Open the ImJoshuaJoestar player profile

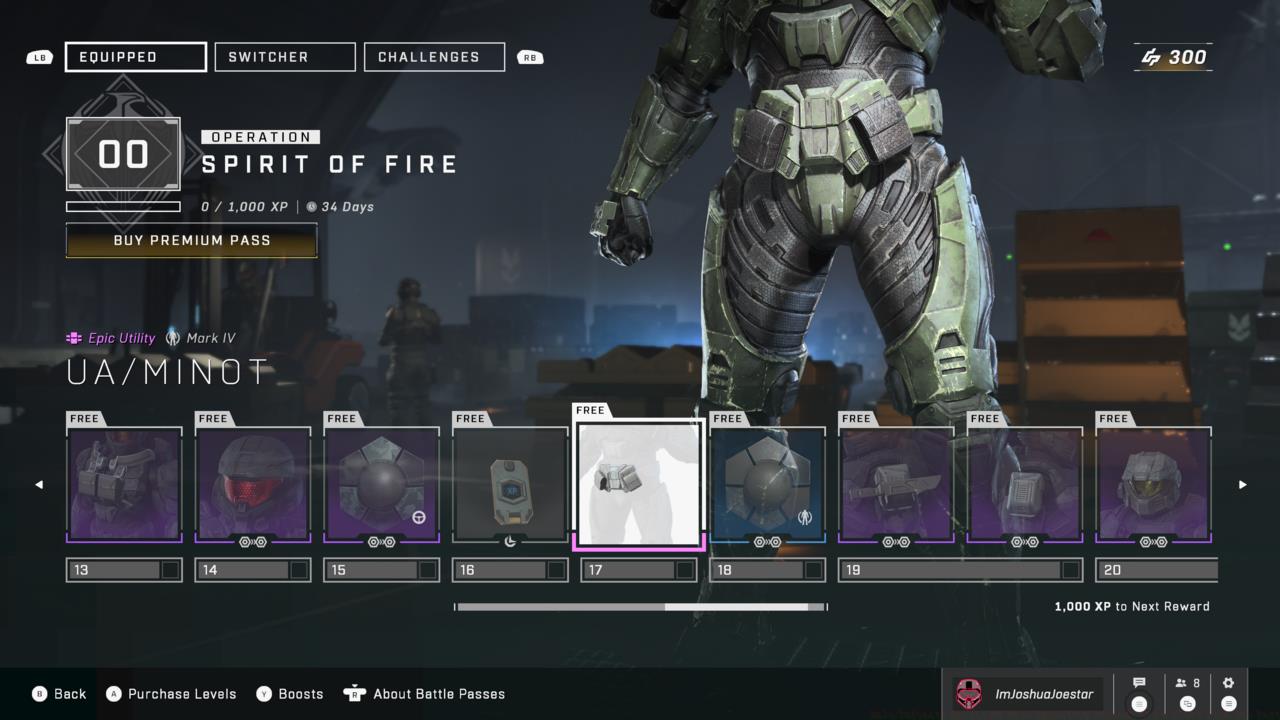(1028, 694)
